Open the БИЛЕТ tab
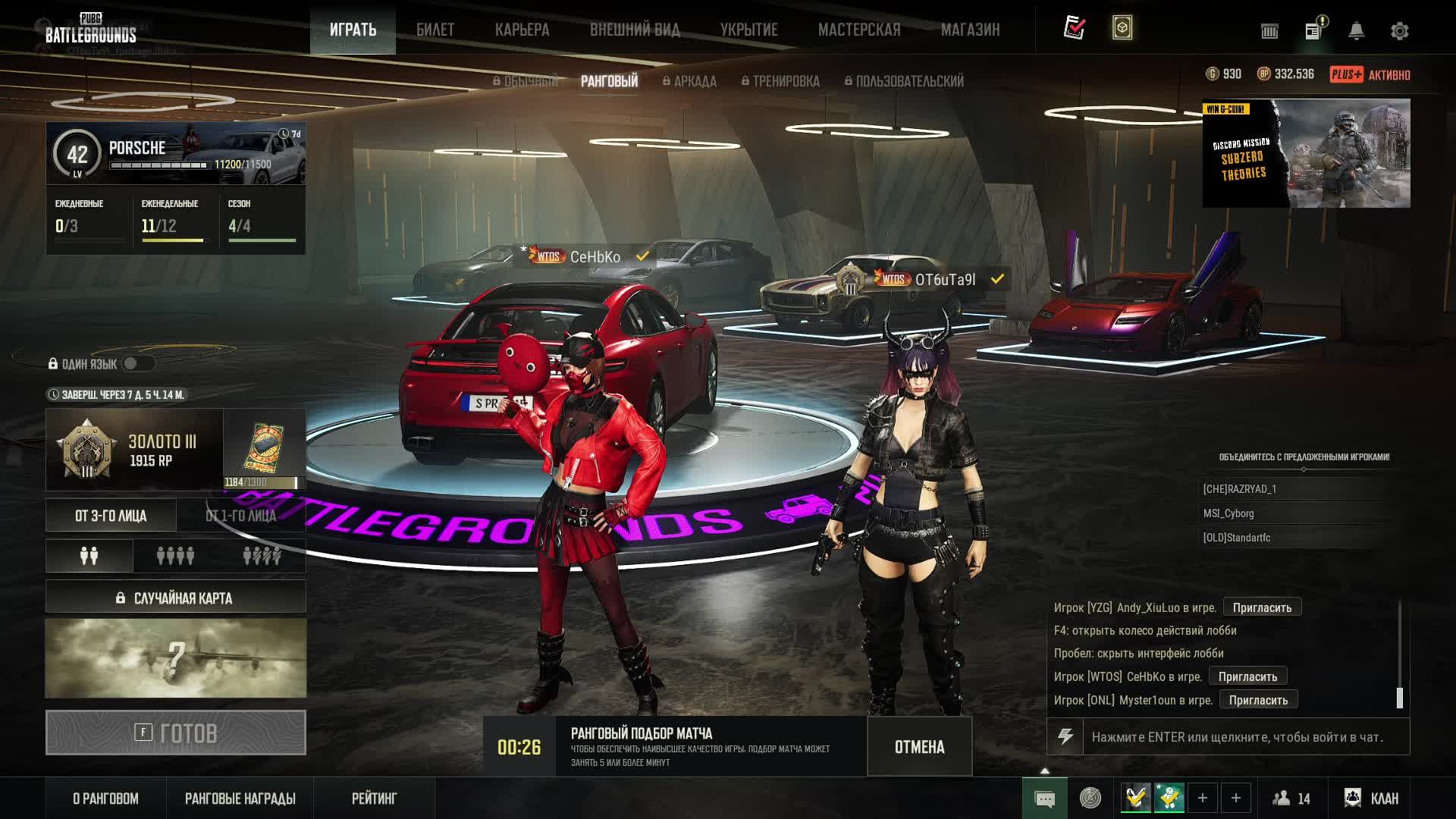Viewport: 1456px width, 819px height. pyautogui.click(x=435, y=30)
